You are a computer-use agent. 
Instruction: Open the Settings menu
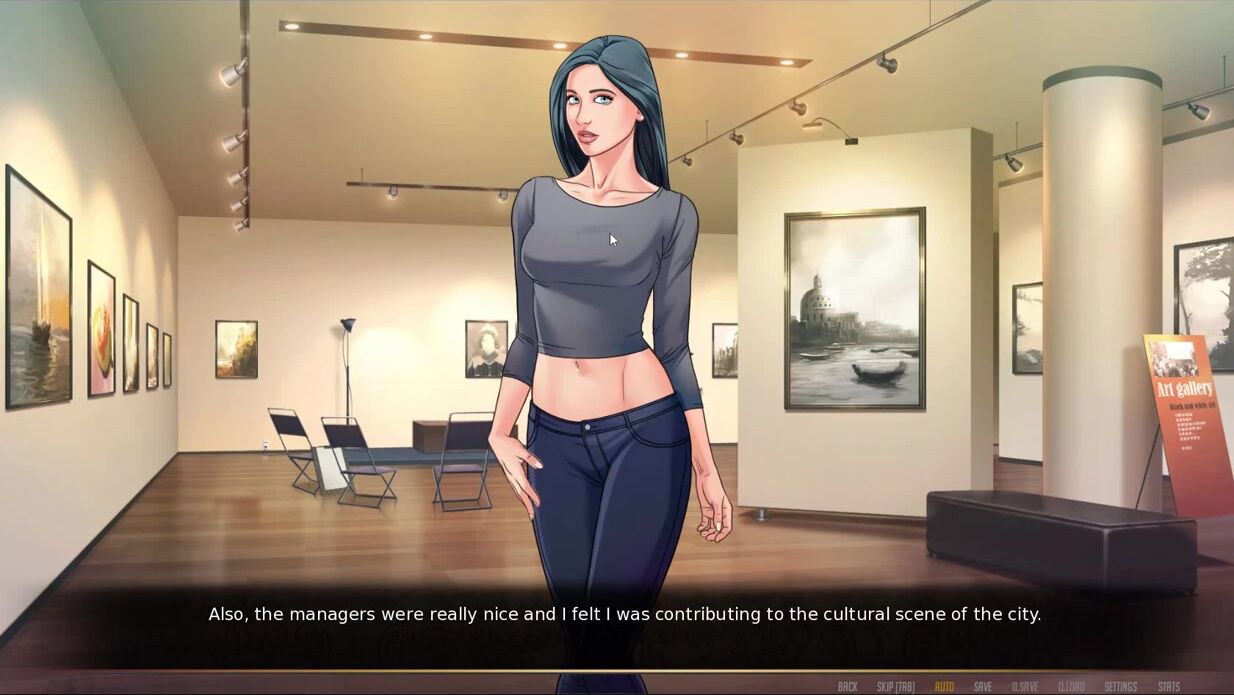(1121, 687)
